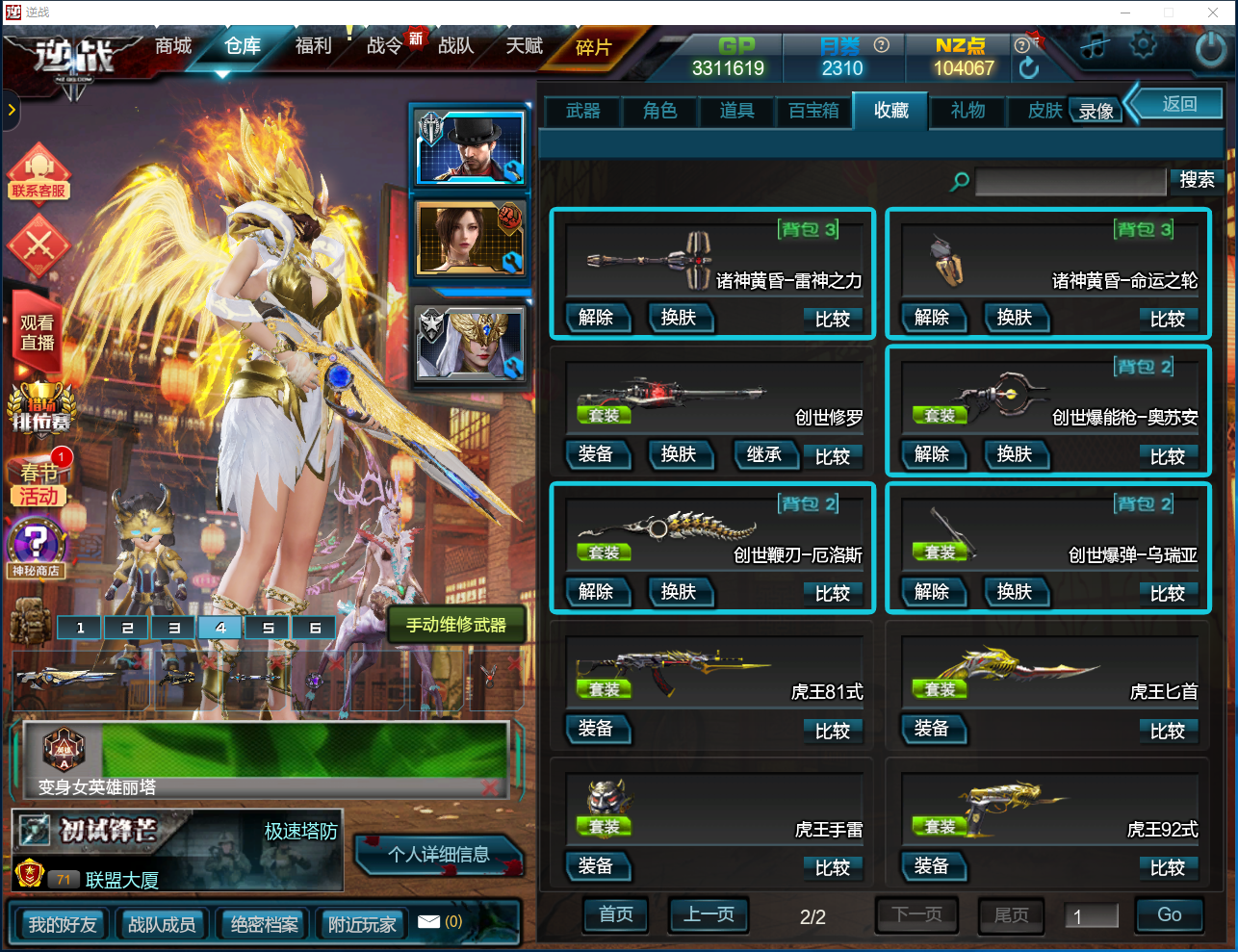Open 个人详细信息 profile details
Viewport: 1238px width, 952px height.
click(x=439, y=855)
